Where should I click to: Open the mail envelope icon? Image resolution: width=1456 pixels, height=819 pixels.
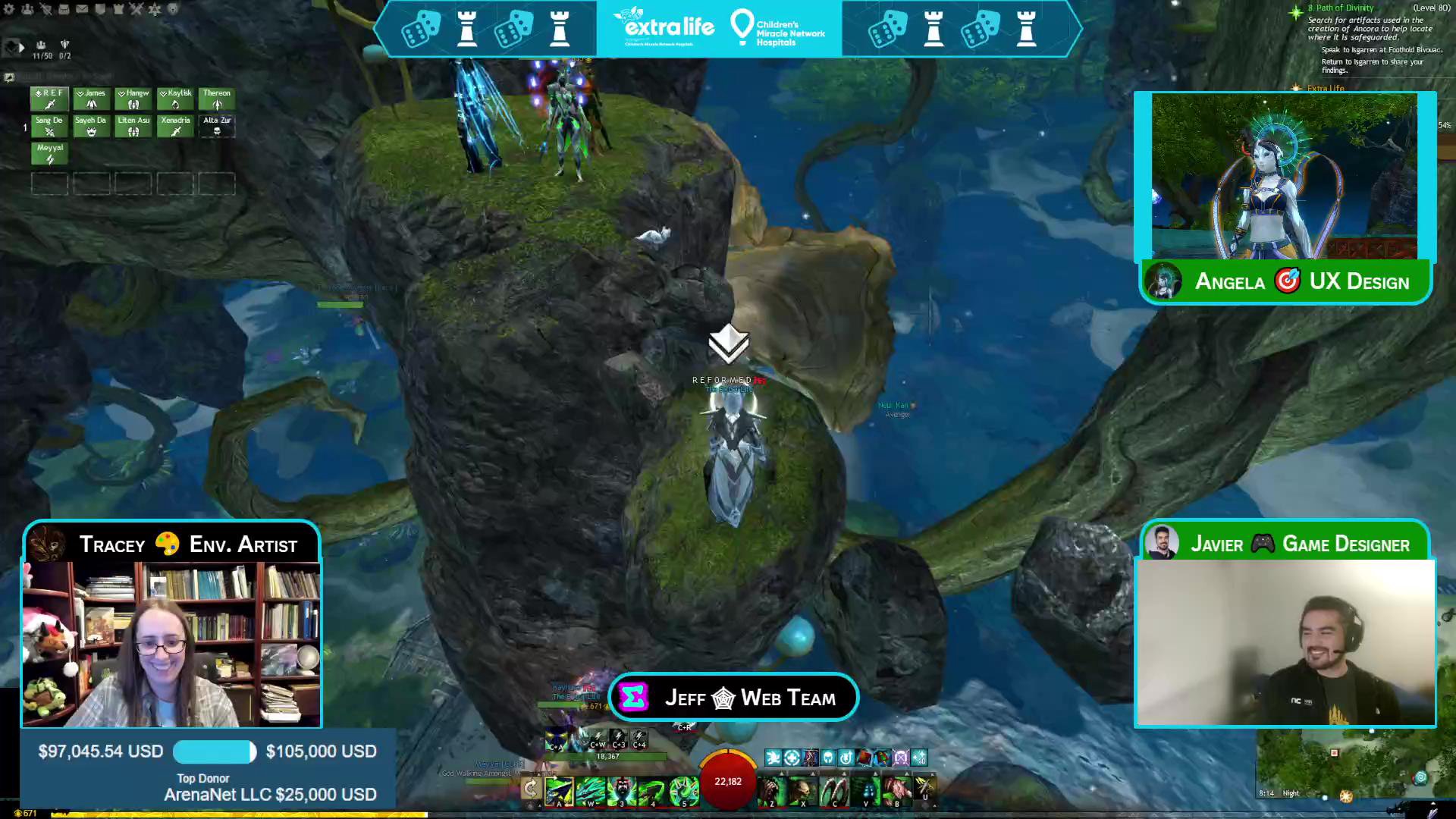point(82,9)
